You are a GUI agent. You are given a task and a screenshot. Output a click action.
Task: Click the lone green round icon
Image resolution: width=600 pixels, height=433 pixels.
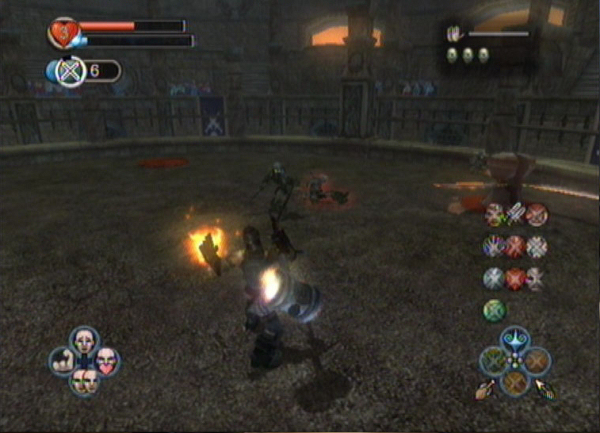pos(495,310)
